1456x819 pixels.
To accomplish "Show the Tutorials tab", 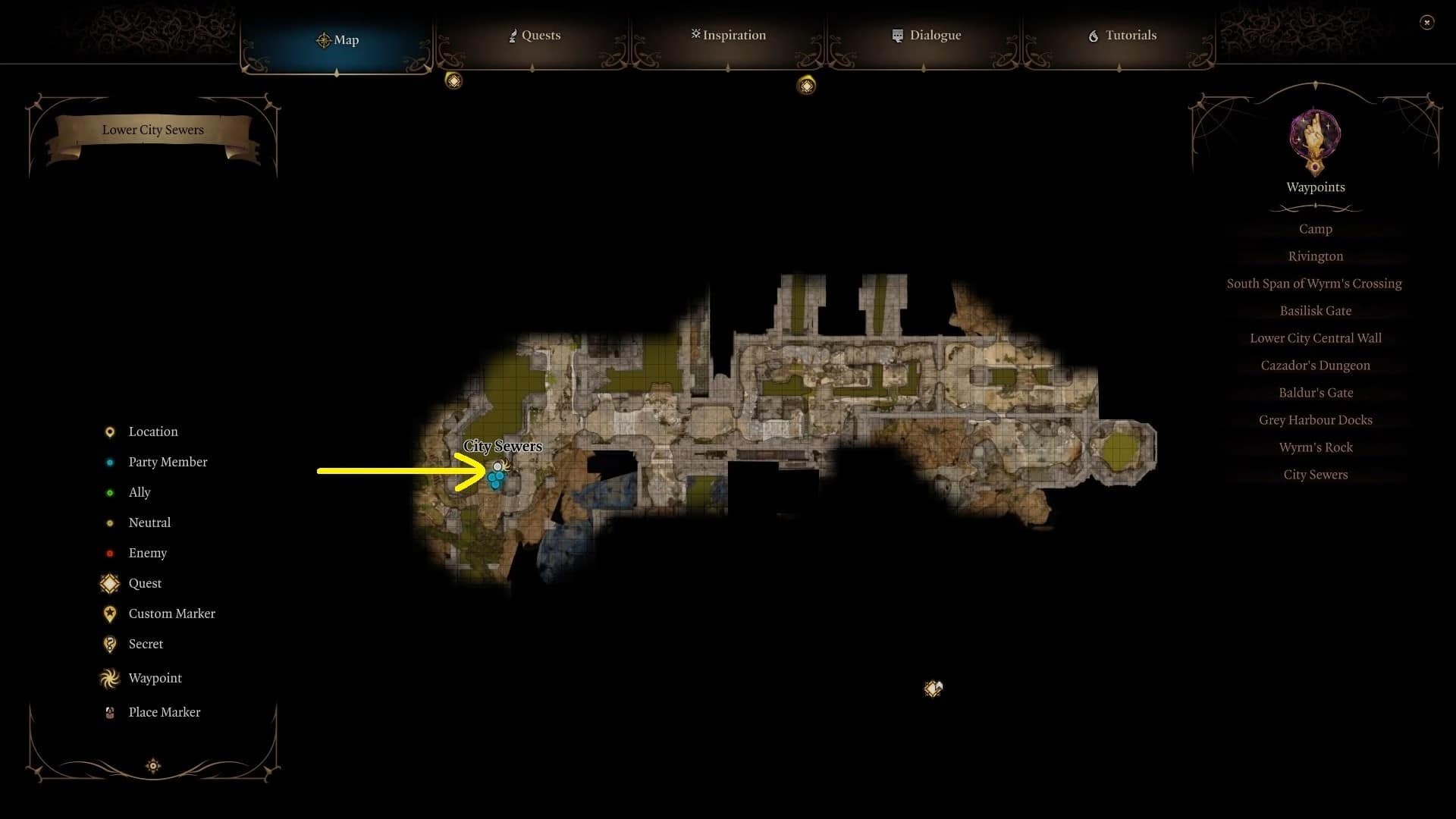I will 1122,36.
